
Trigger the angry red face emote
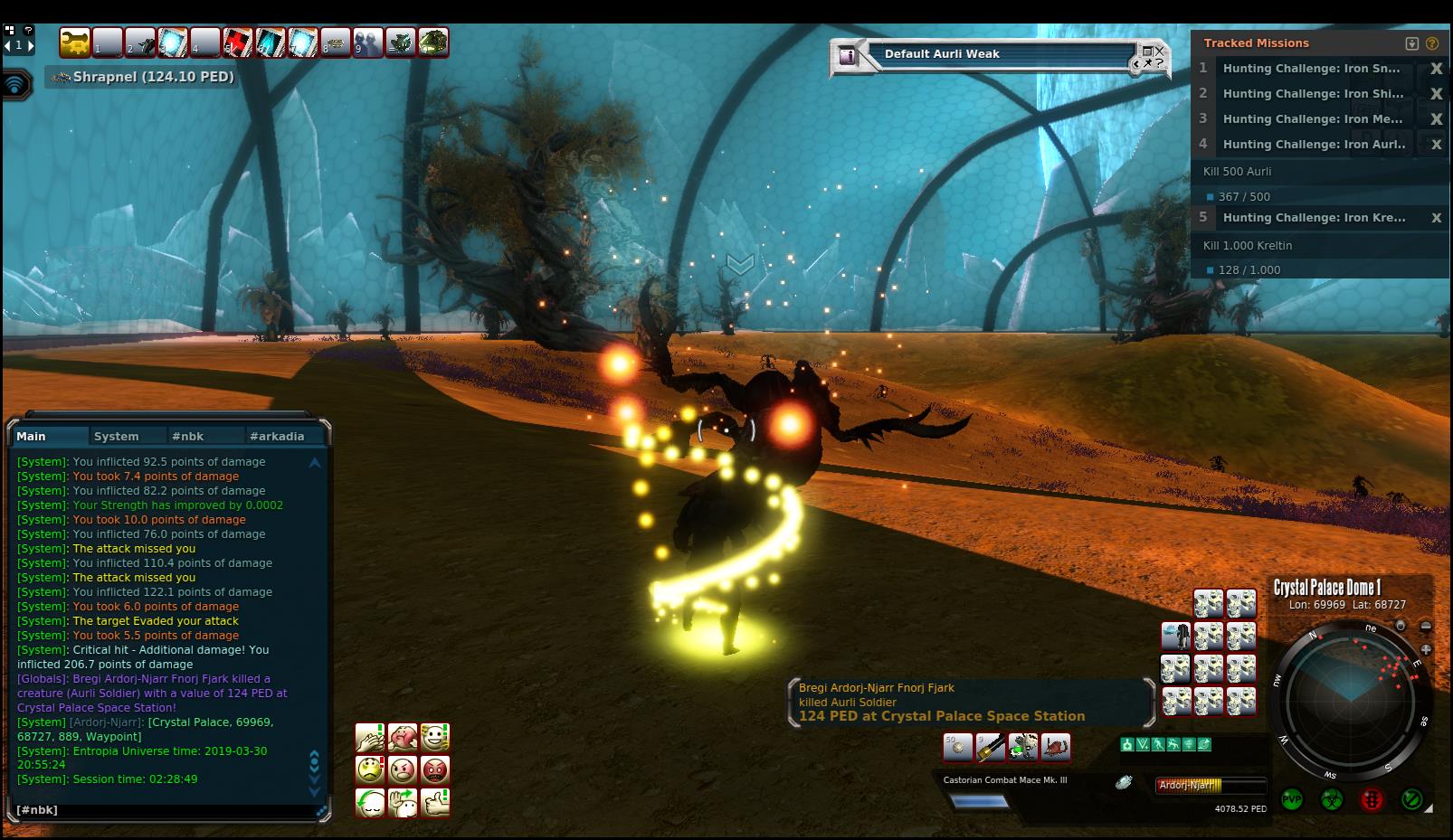coord(435,770)
